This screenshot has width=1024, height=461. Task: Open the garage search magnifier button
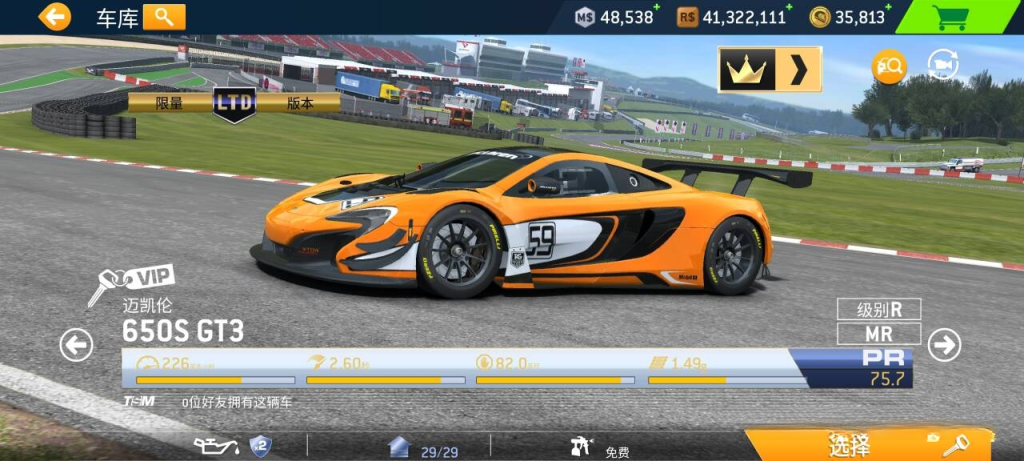click(164, 17)
